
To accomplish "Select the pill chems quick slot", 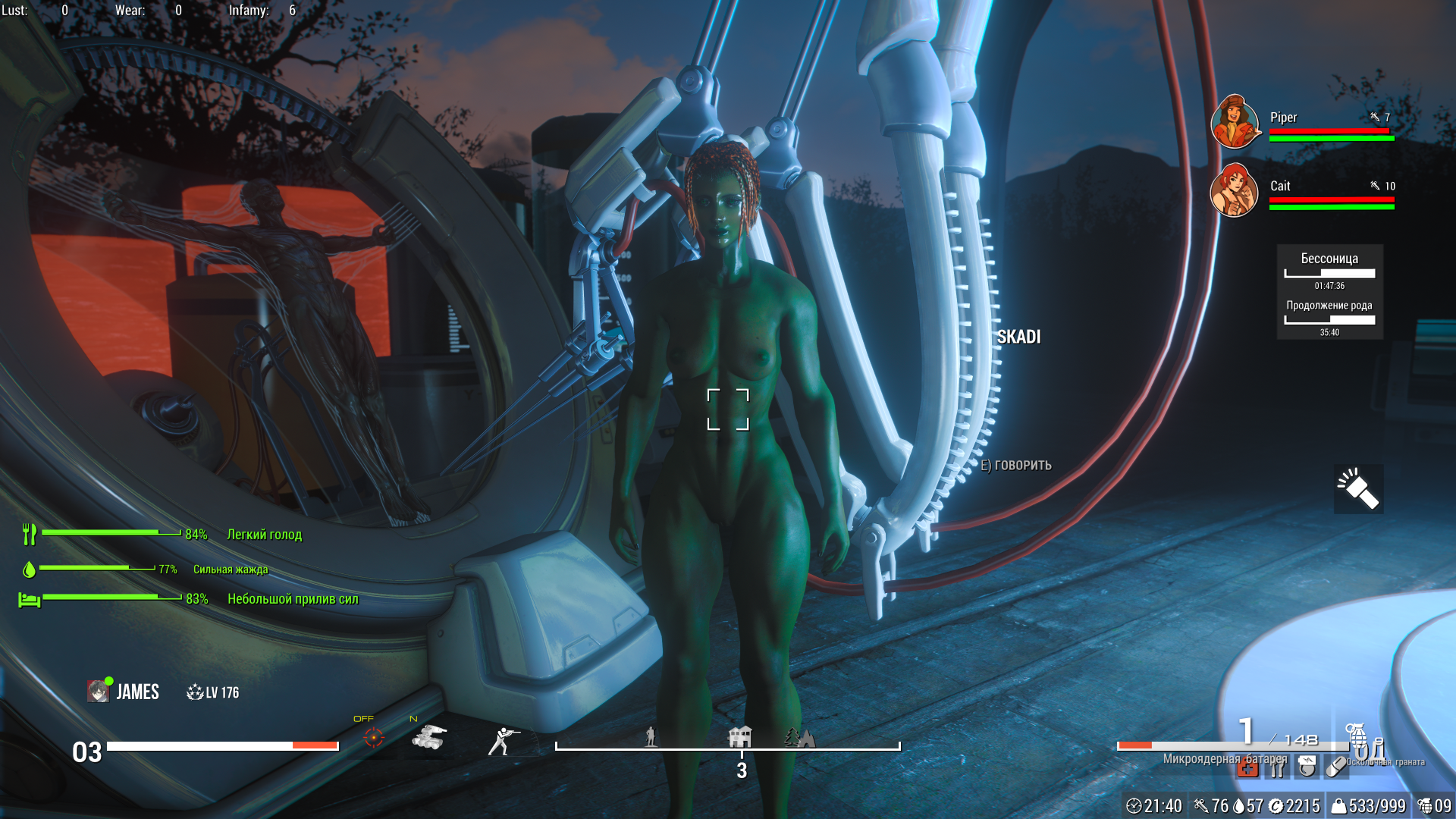I will click(1335, 767).
